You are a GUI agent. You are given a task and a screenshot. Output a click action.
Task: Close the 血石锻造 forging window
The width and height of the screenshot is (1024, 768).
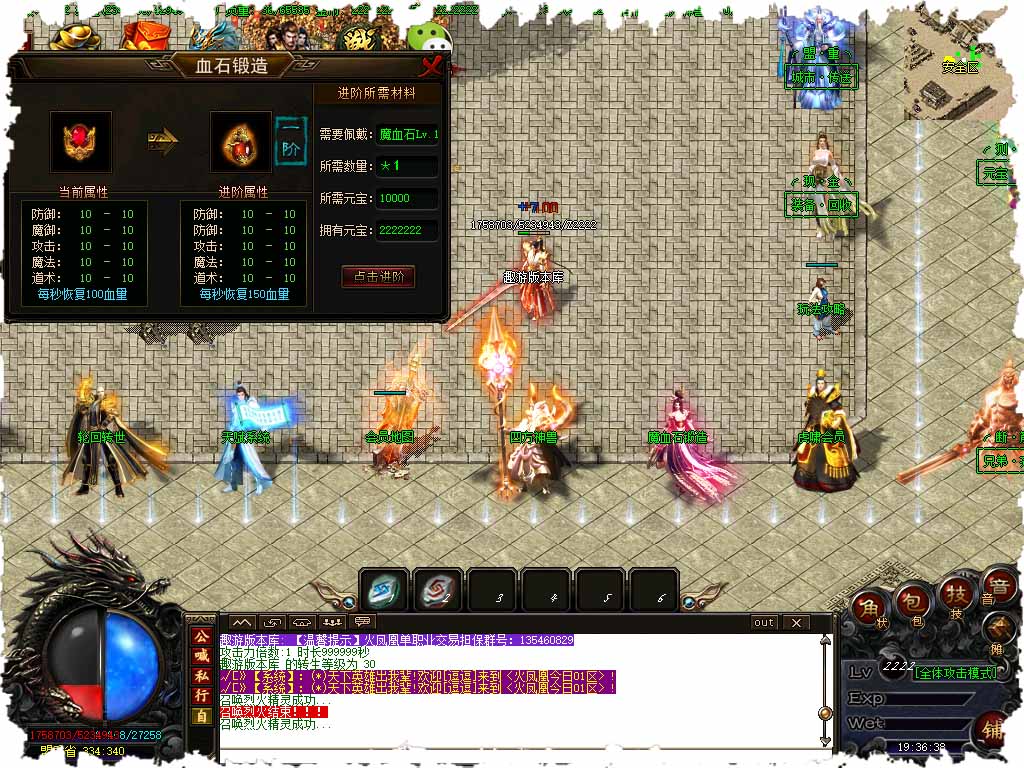(432, 67)
